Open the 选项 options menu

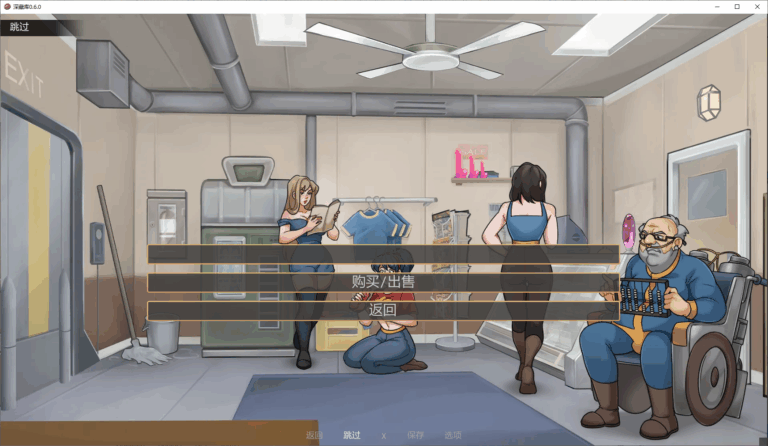[x=453, y=435]
